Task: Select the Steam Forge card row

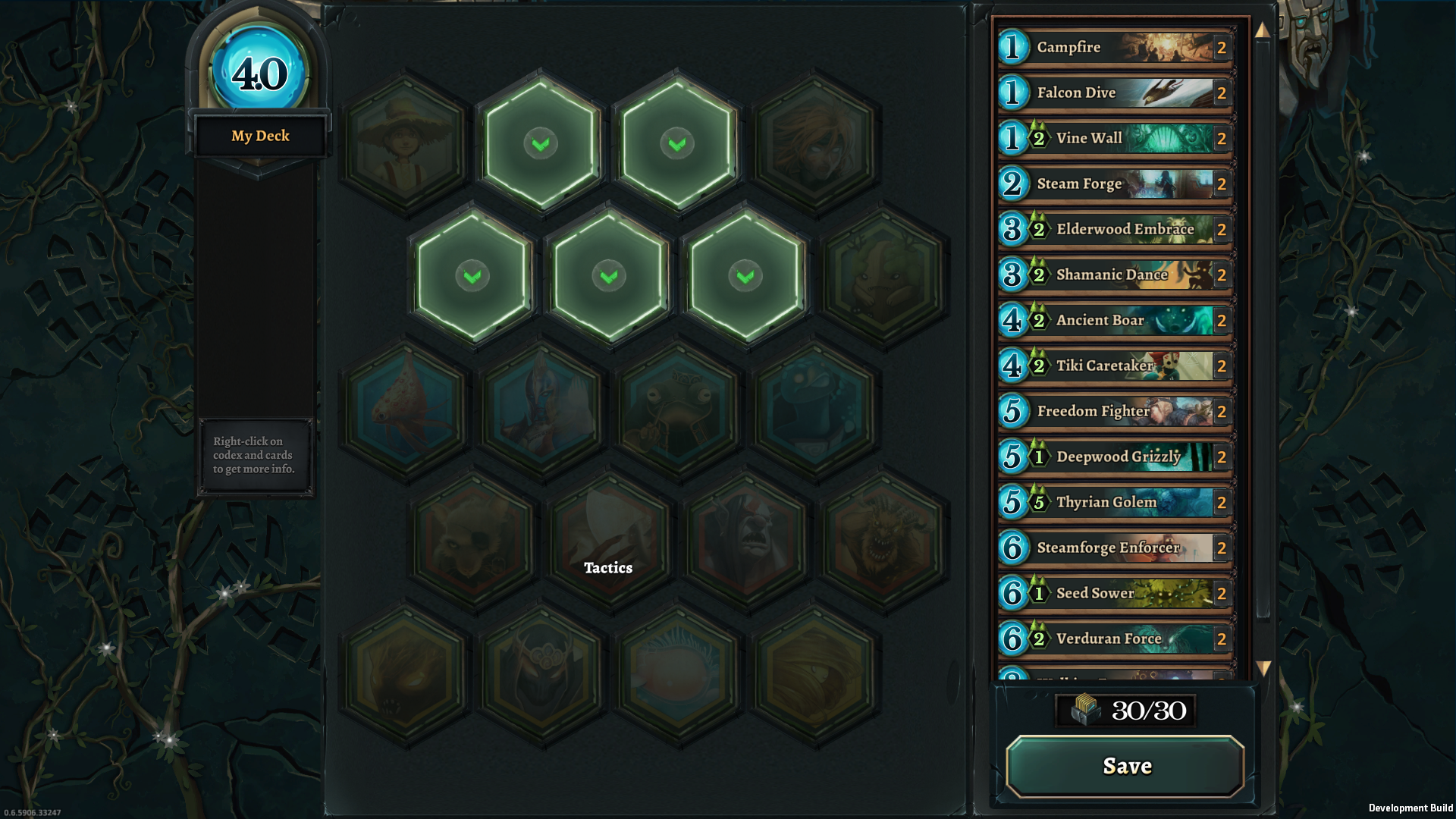Action: click(x=1115, y=184)
